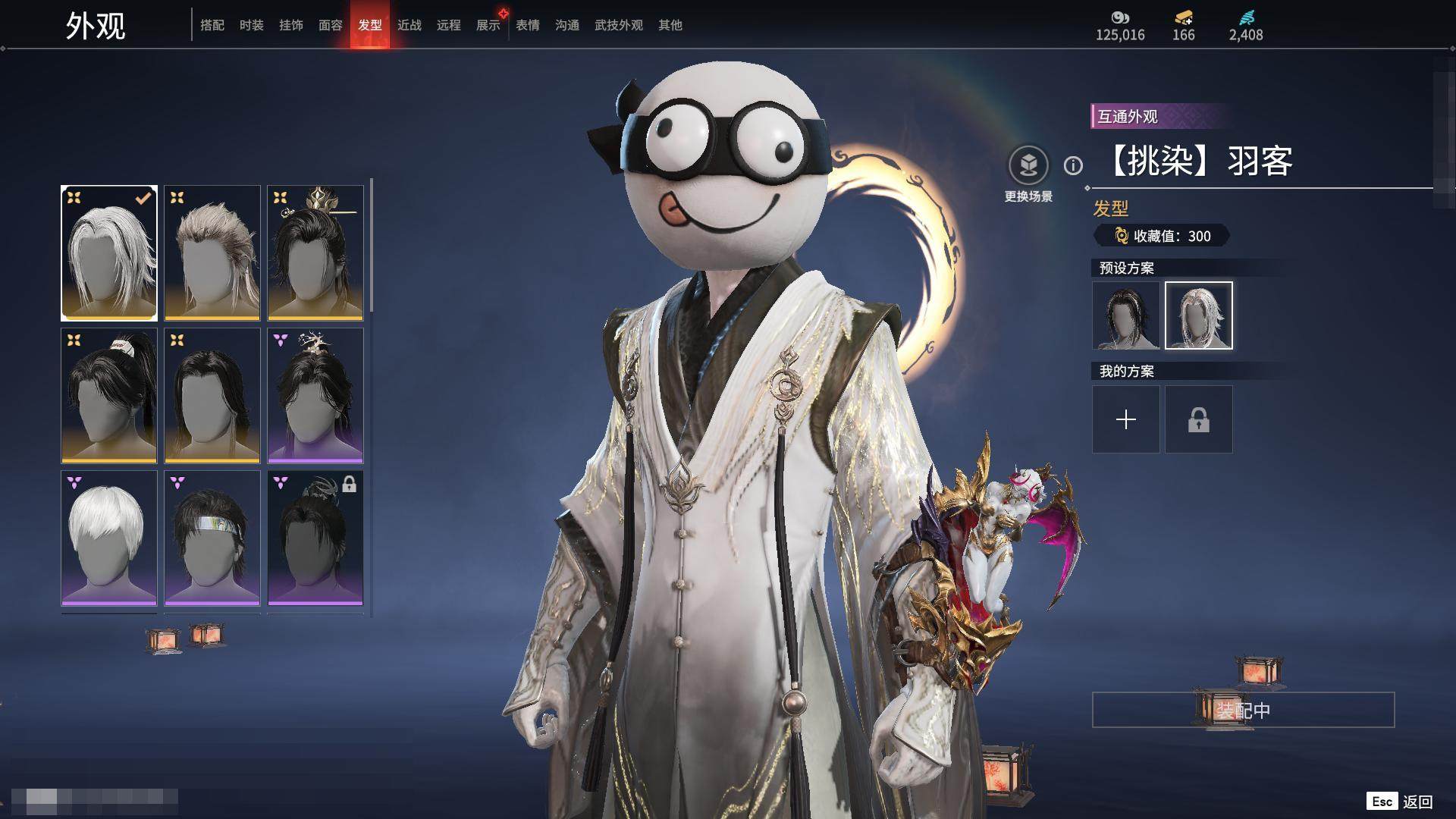1456x819 pixels.
Task: Open the info icon beside hairstyle name
Action: [1073, 165]
